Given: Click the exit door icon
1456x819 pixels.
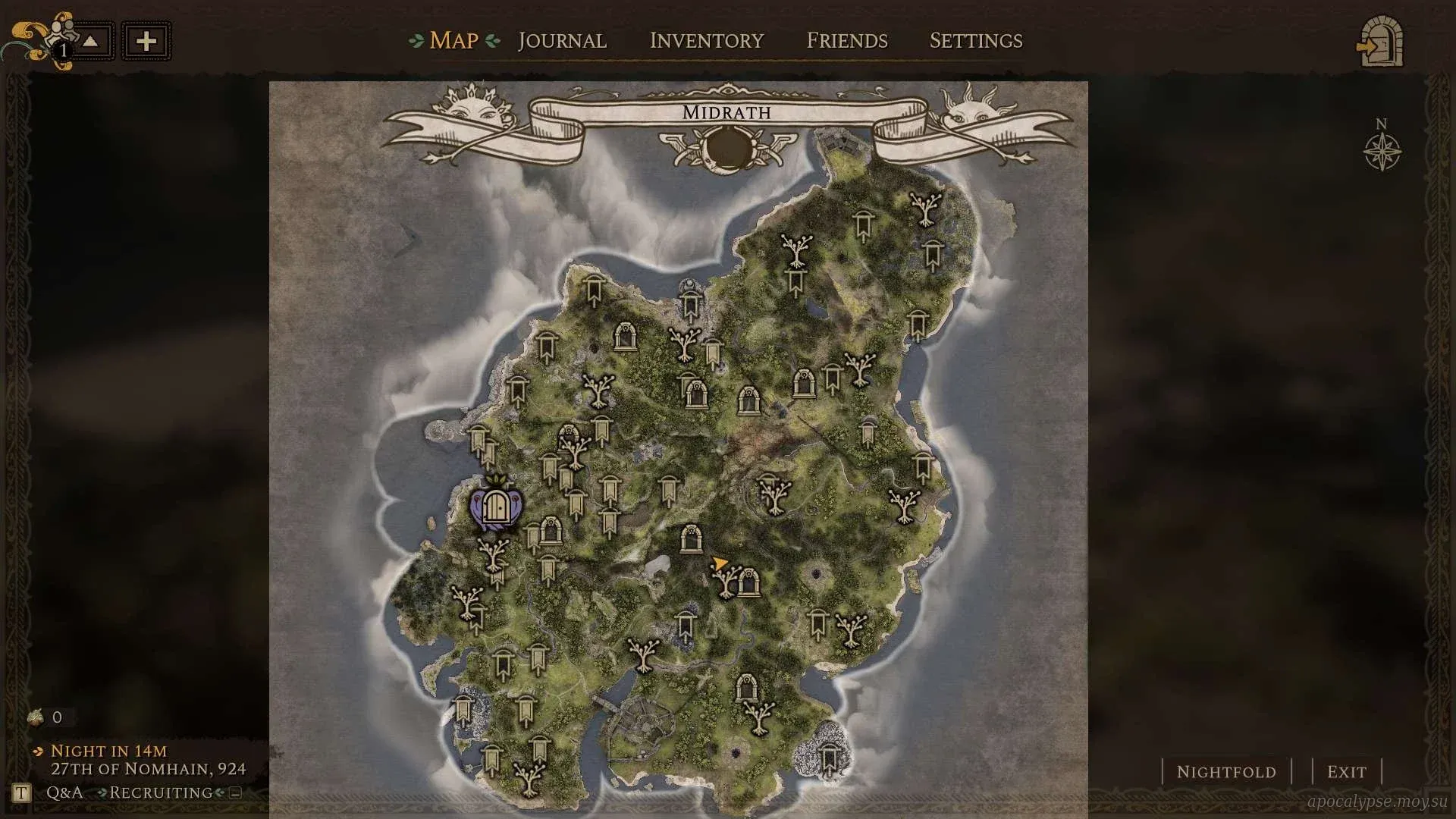Looking at the screenshot, I should 1380,42.
